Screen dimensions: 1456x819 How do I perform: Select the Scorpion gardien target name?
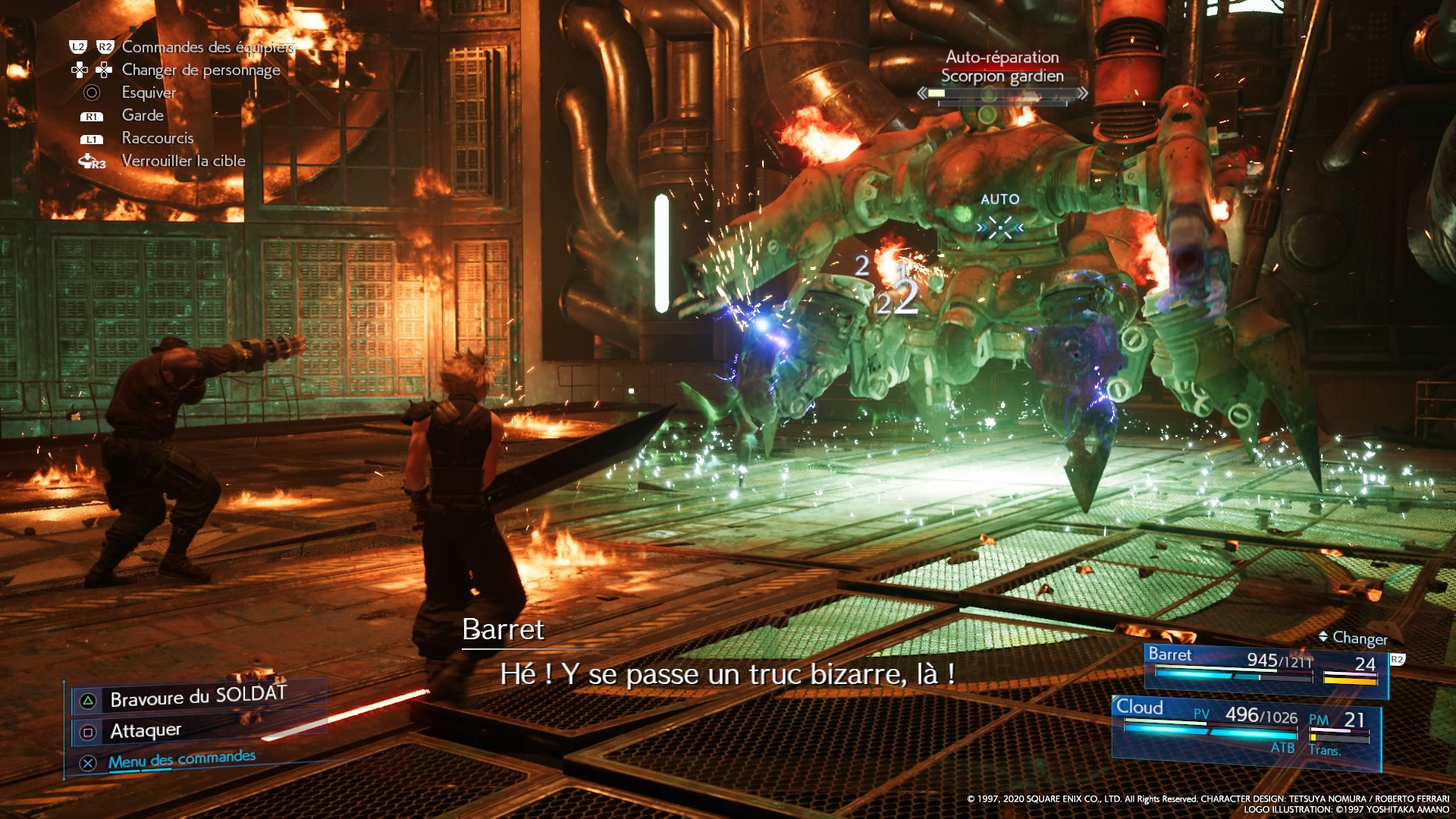(x=1002, y=76)
